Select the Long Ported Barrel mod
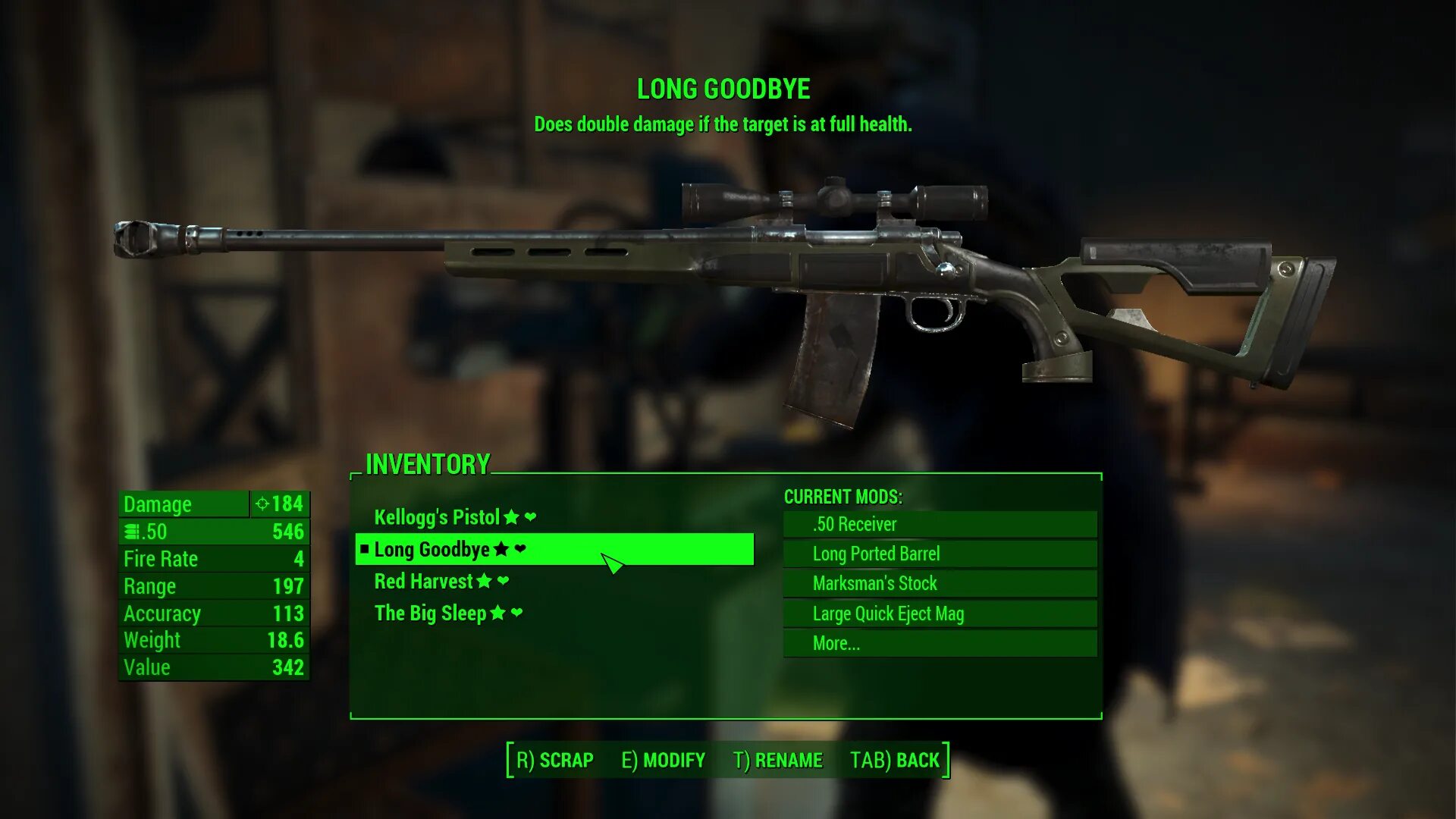Image resolution: width=1456 pixels, height=819 pixels. pos(939,554)
